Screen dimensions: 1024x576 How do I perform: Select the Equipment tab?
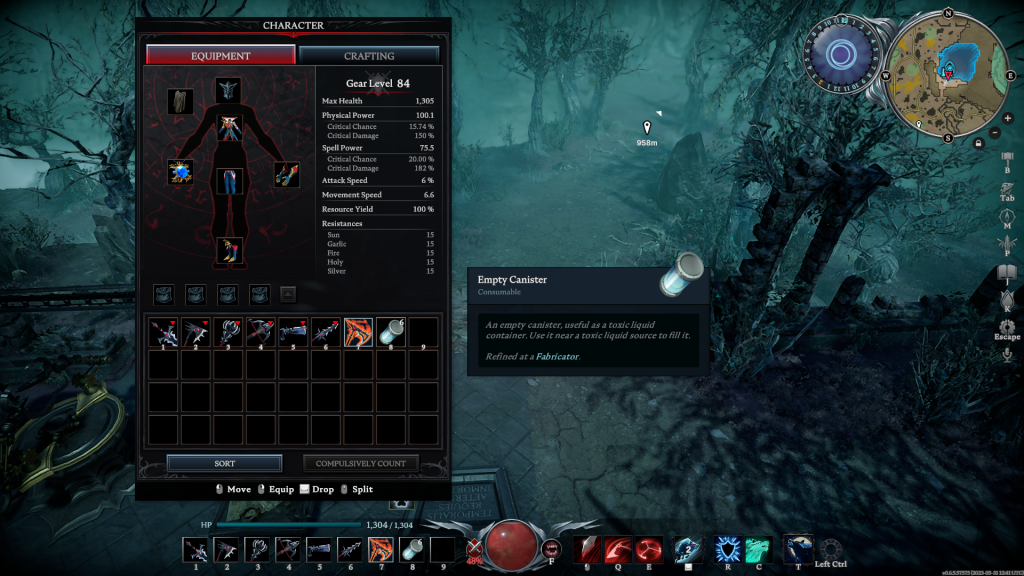(x=221, y=56)
